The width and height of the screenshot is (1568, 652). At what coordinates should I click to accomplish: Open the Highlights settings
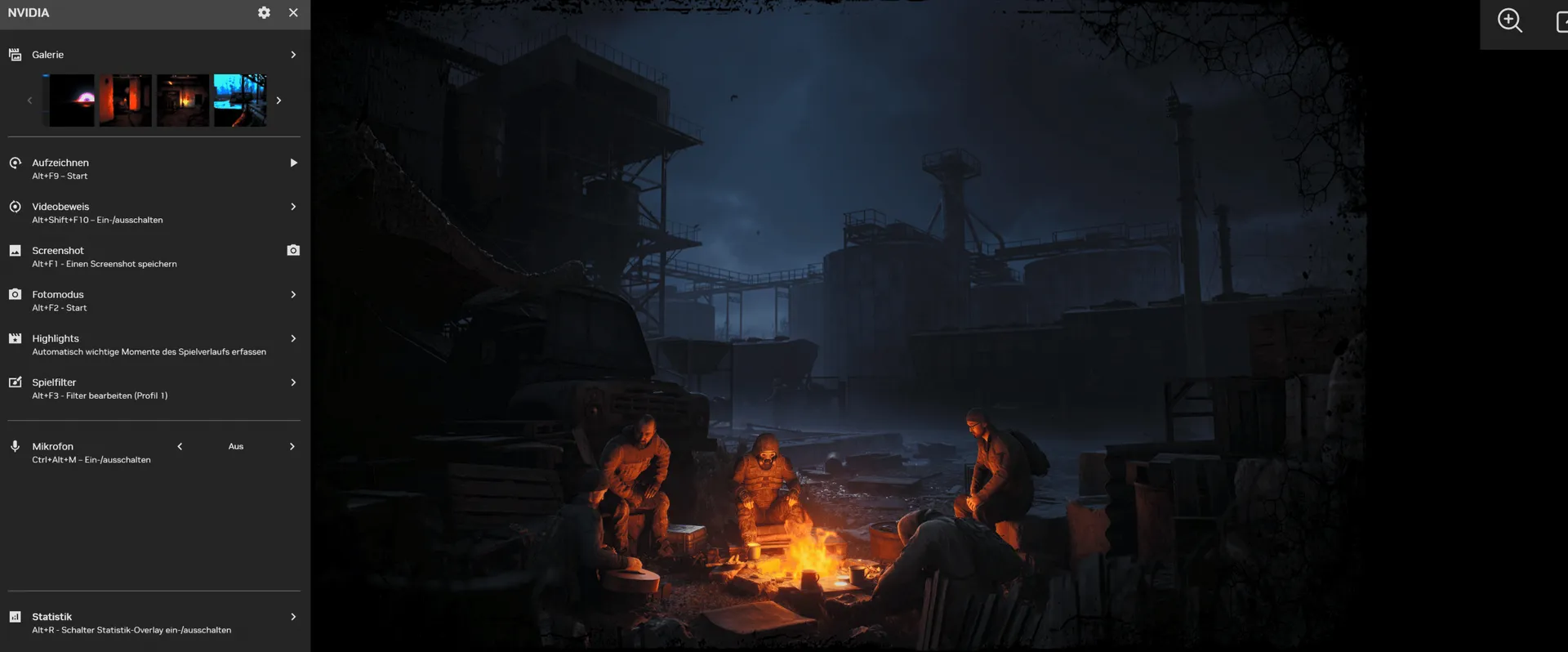click(293, 339)
